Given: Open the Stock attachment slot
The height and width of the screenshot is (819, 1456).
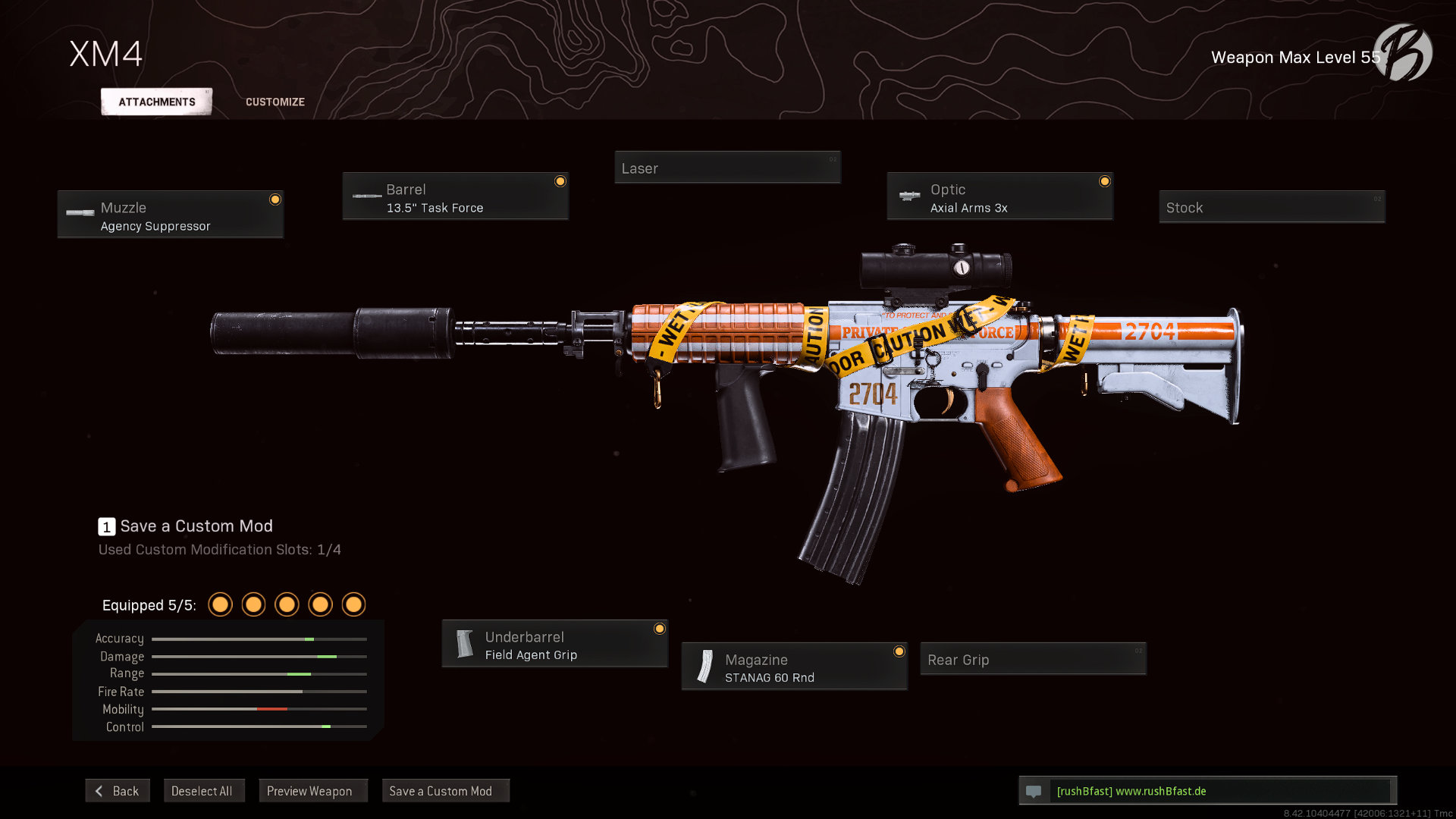Looking at the screenshot, I should click(x=1271, y=207).
